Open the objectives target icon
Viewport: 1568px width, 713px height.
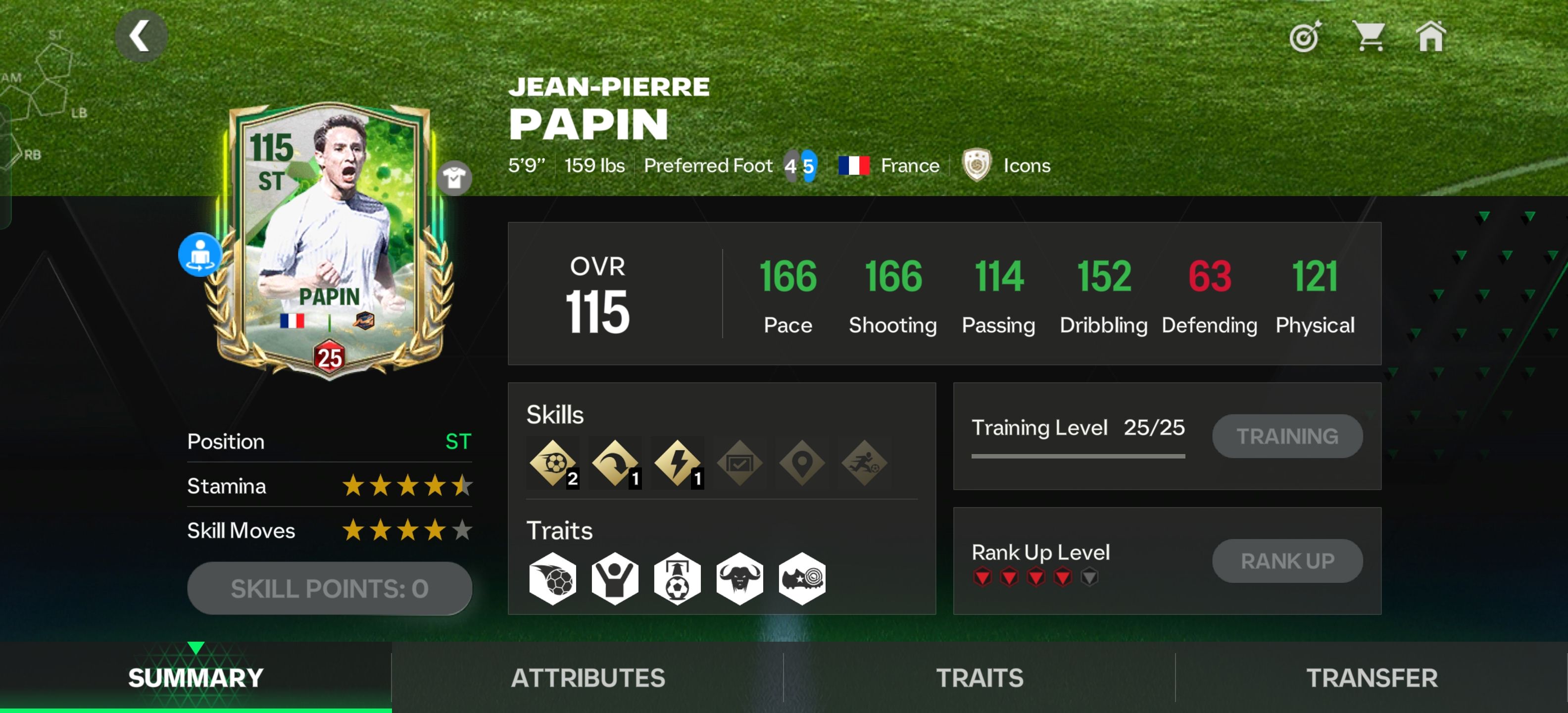point(1304,37)
